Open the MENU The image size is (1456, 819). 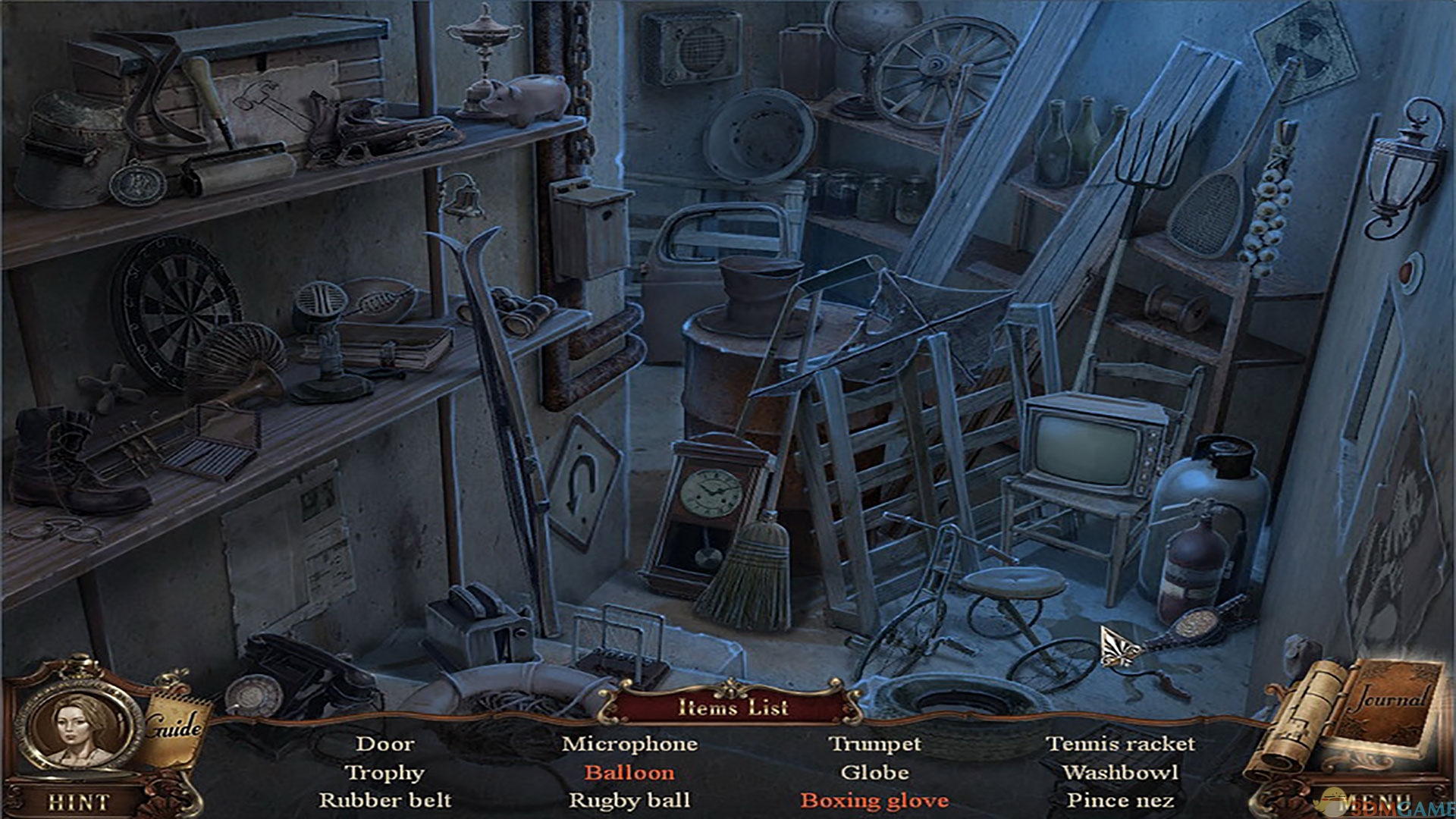point(1374,804)
